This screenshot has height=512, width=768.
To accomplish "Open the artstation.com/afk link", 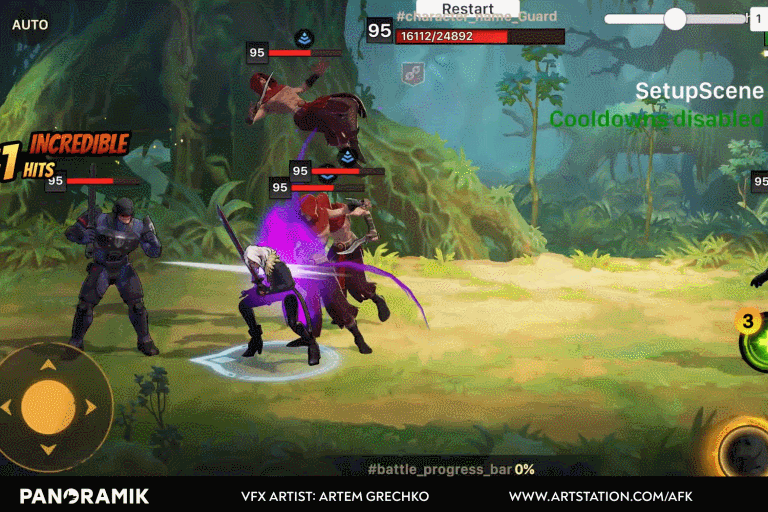I will click(x=600, y=496).
